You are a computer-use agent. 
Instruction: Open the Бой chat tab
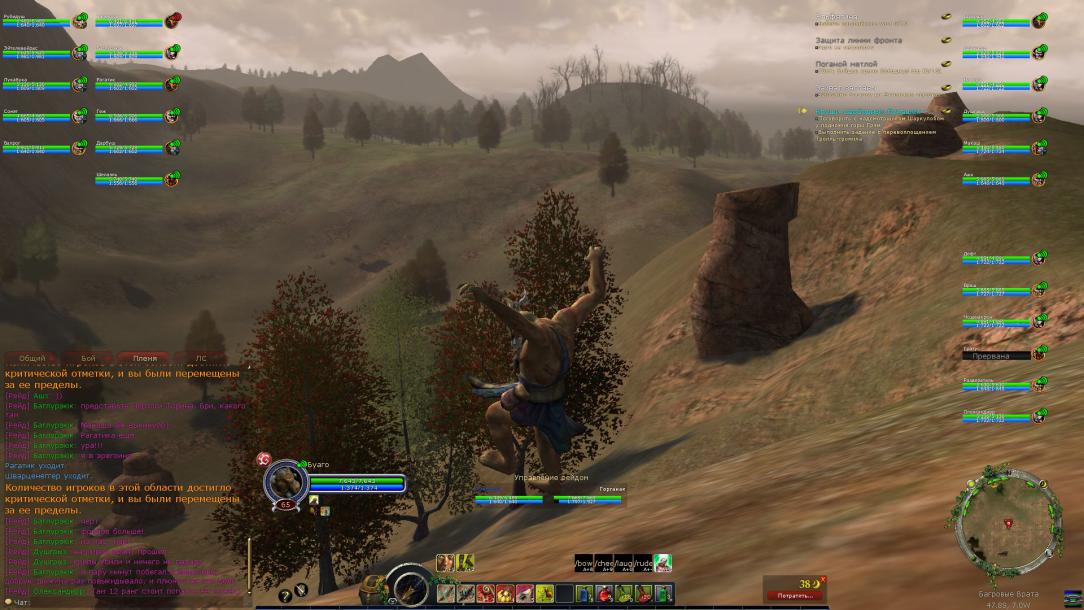pos(88,357)
